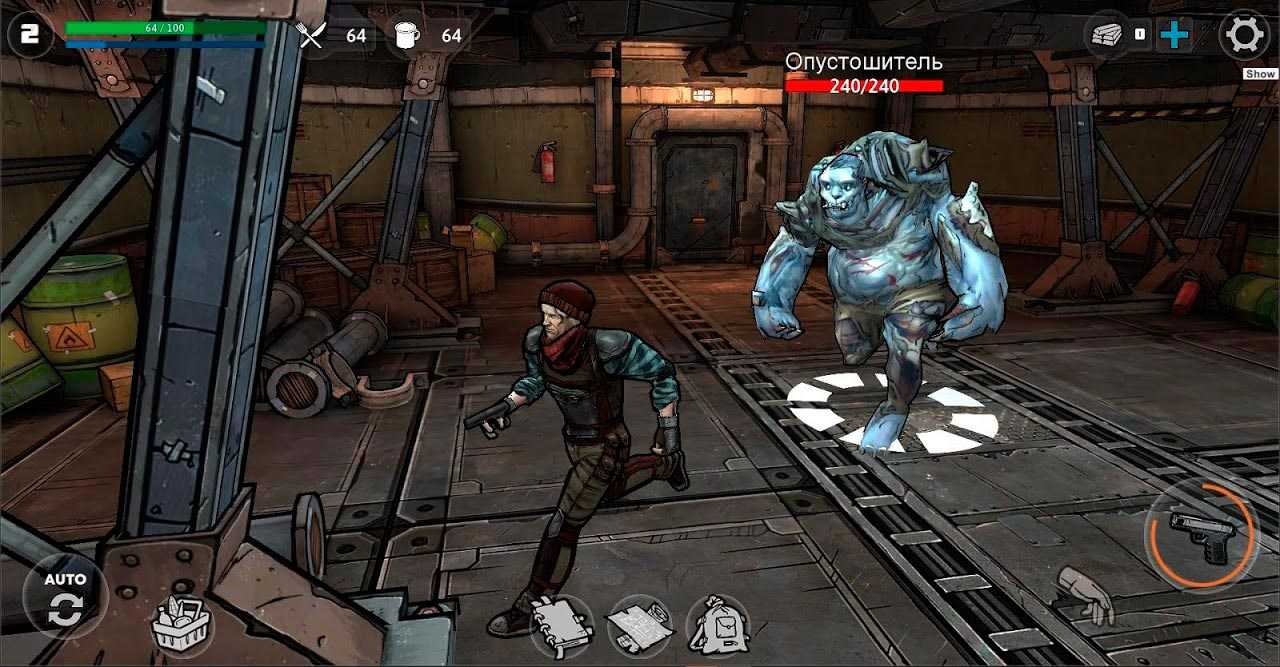Tap the blue plus button
This screenshot has height=667, width=1280.
coord(1174,35)
